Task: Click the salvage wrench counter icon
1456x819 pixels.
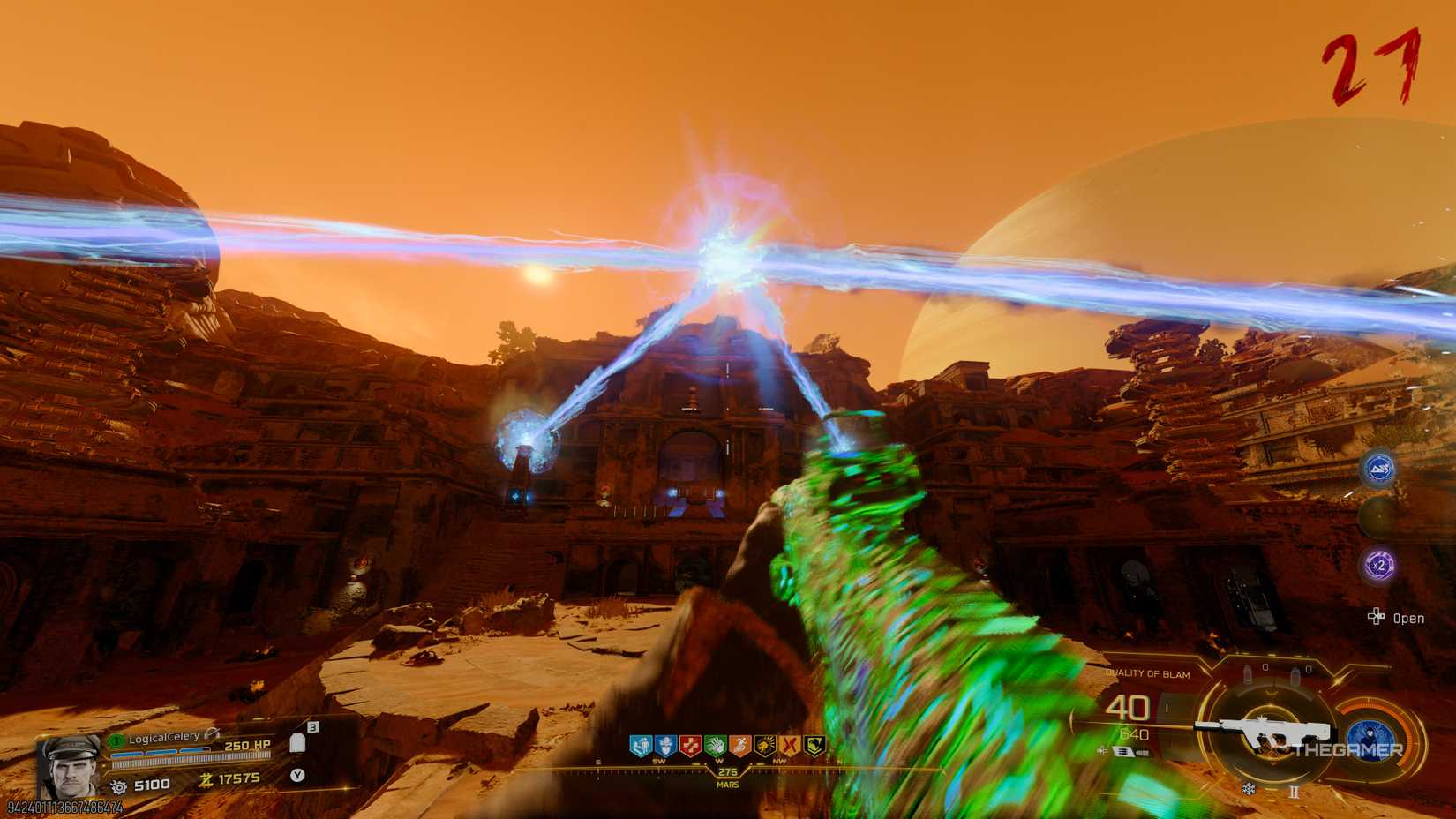Action: point(119,785)
